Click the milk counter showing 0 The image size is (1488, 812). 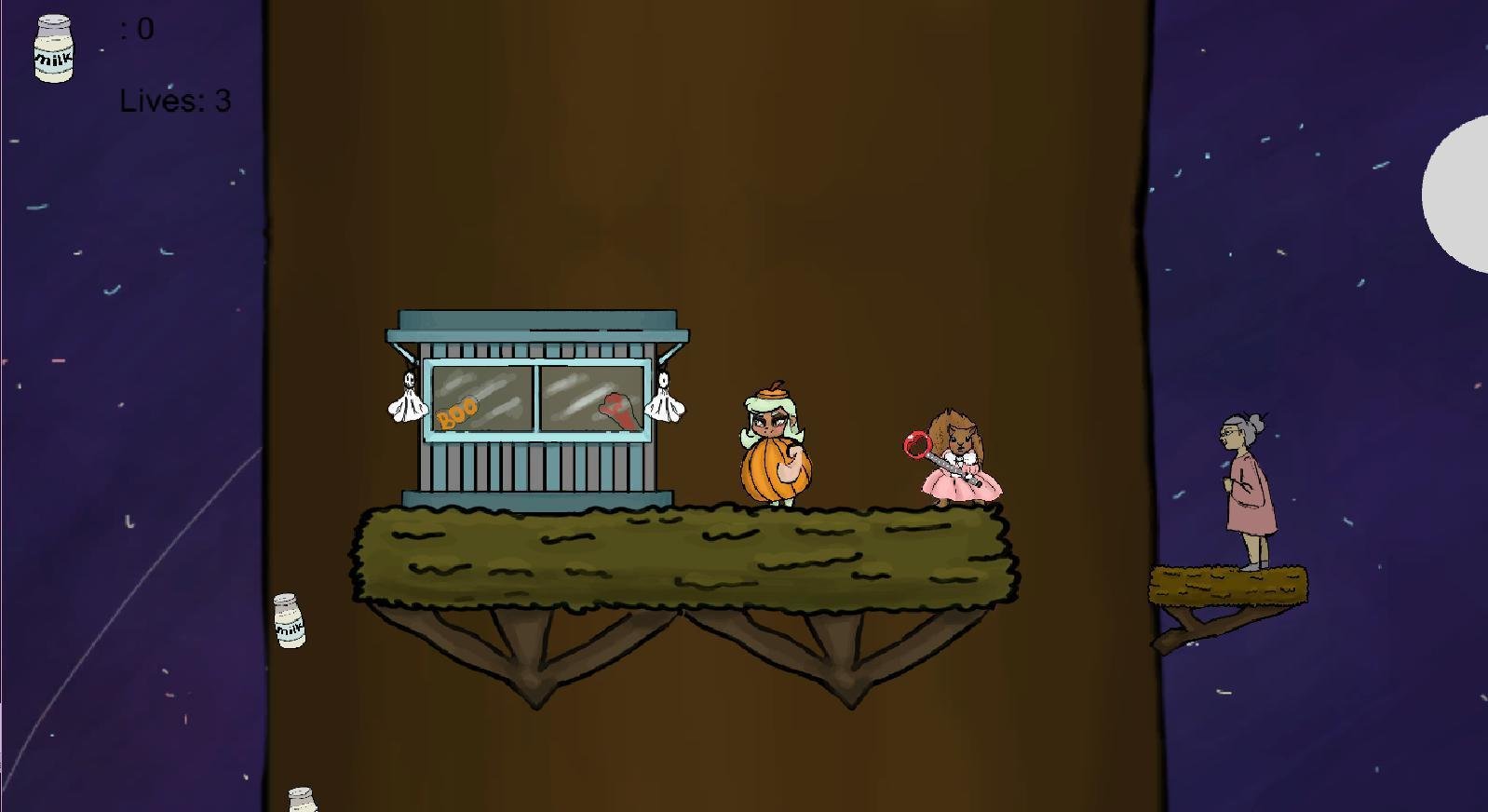coord(138,28)
